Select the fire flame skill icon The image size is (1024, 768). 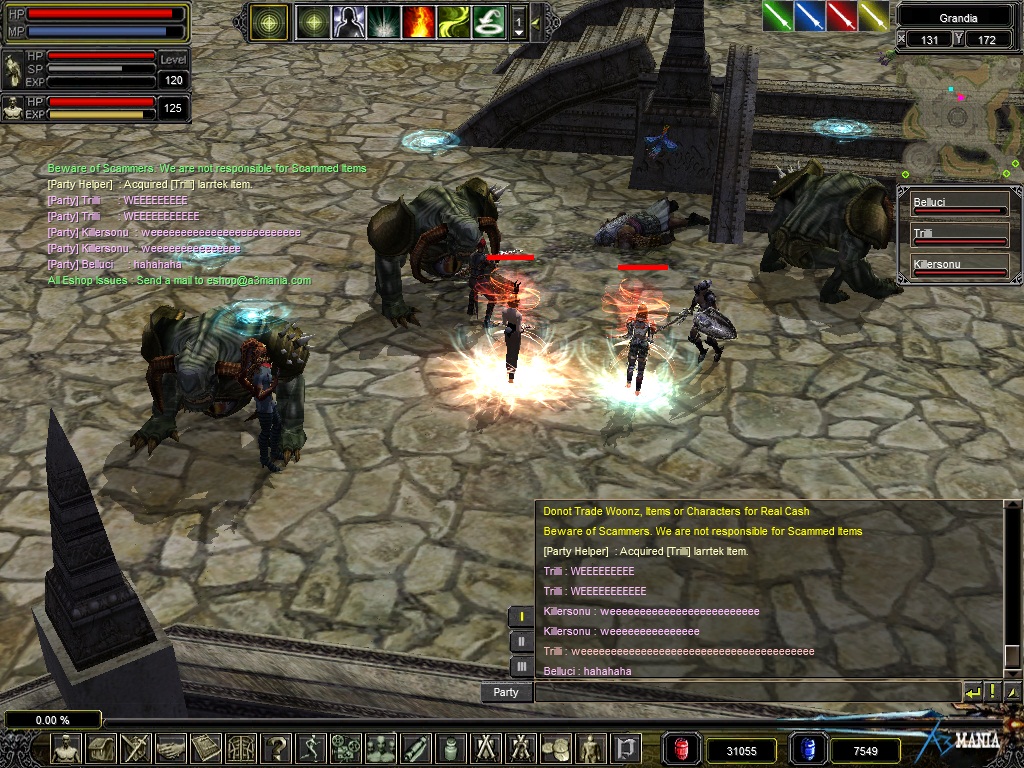tap(419, 21)
